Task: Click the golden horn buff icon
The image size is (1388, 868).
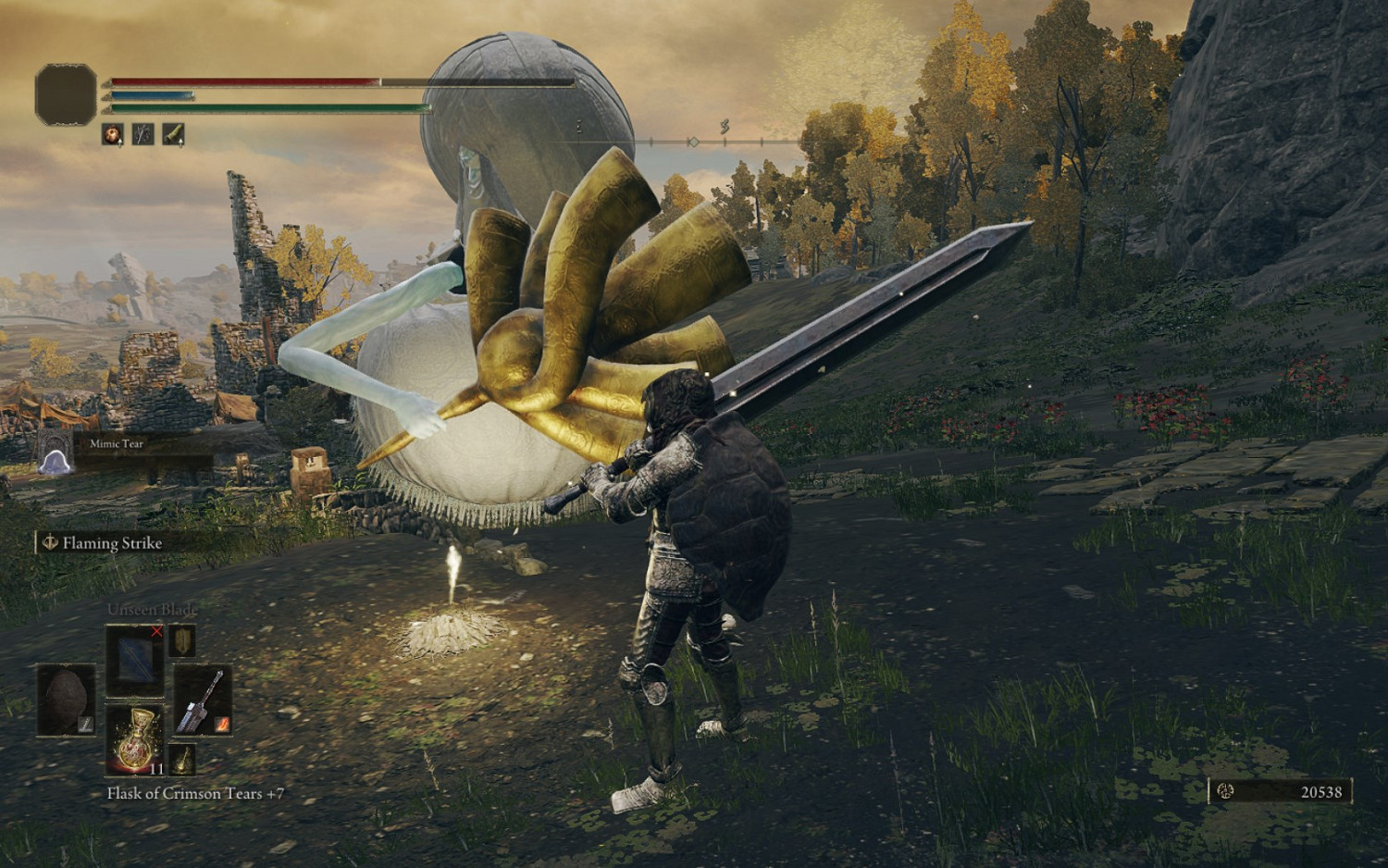Action: (174, 133)
